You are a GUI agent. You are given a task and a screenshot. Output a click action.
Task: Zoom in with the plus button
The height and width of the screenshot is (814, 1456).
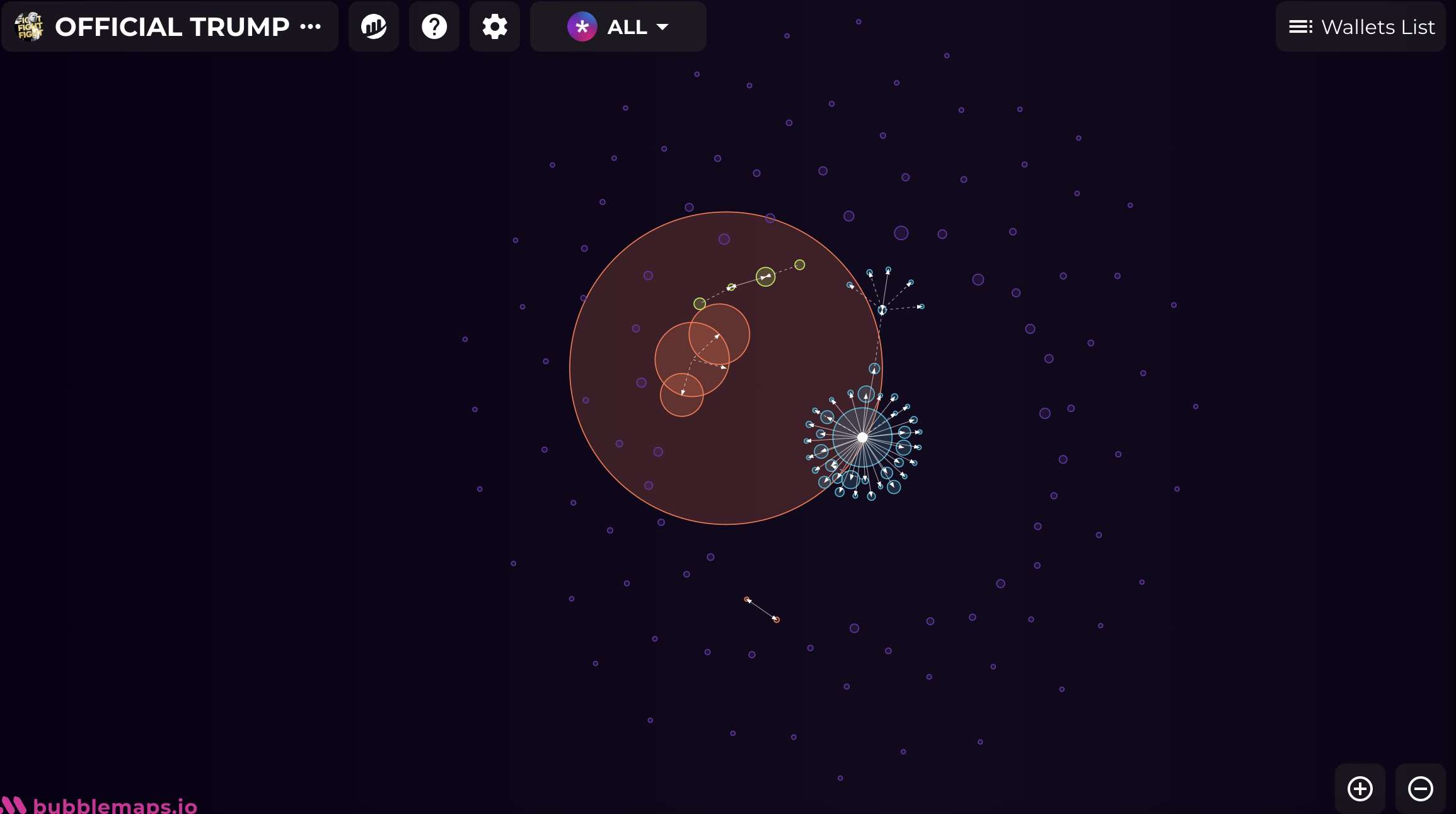(x=1360, y=788)
